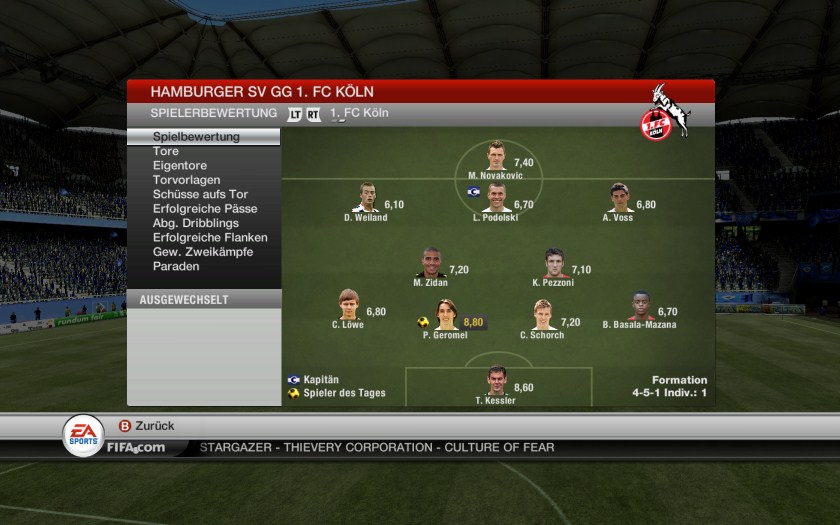The image size is (840, 525).
Task: Select player M. Novakovic portrait
Action: tap(497, 157)
